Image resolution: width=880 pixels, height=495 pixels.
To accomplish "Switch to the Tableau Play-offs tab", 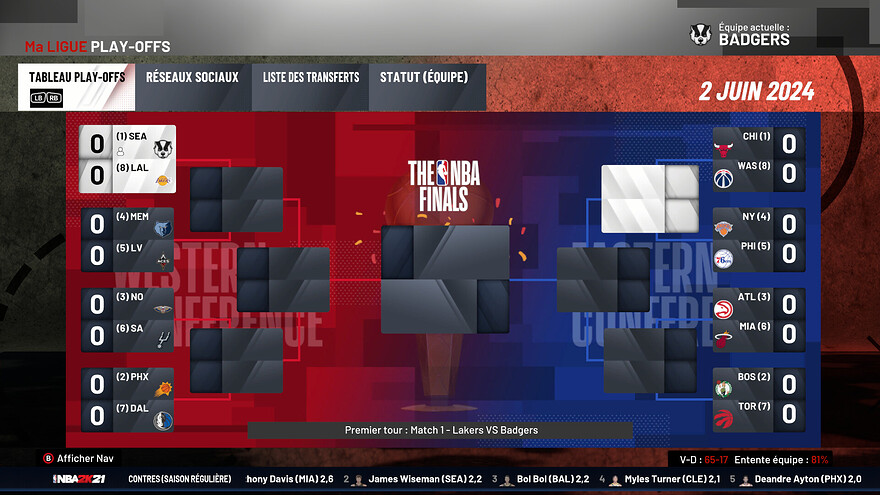I will [x=76, y=87].
